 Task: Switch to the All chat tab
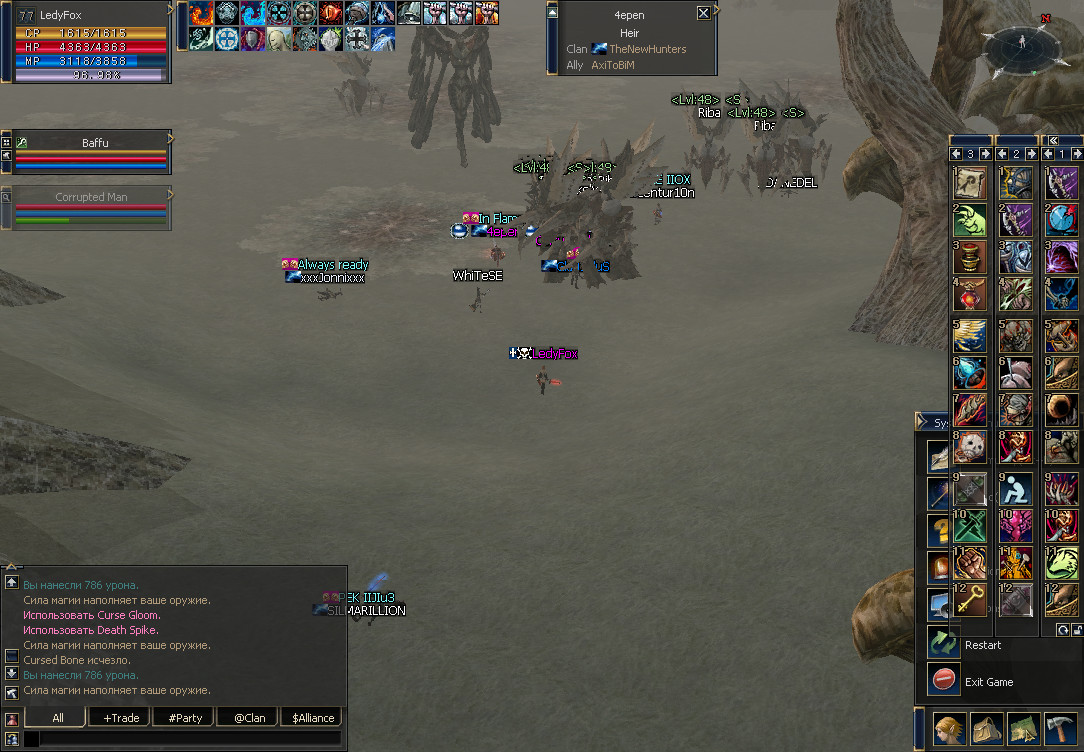click(57, 718)
